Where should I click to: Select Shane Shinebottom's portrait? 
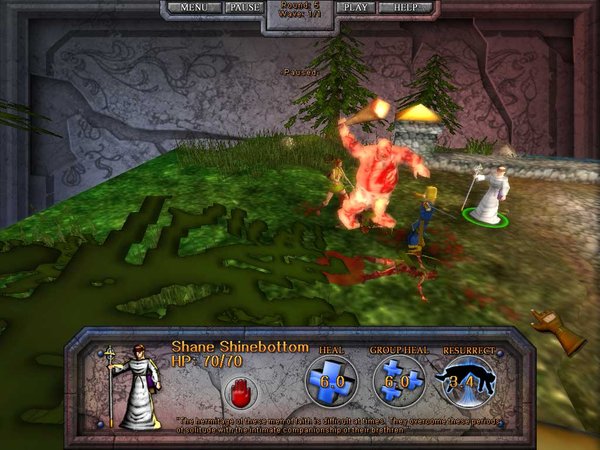pyautogui.click(x=132, y=386)
